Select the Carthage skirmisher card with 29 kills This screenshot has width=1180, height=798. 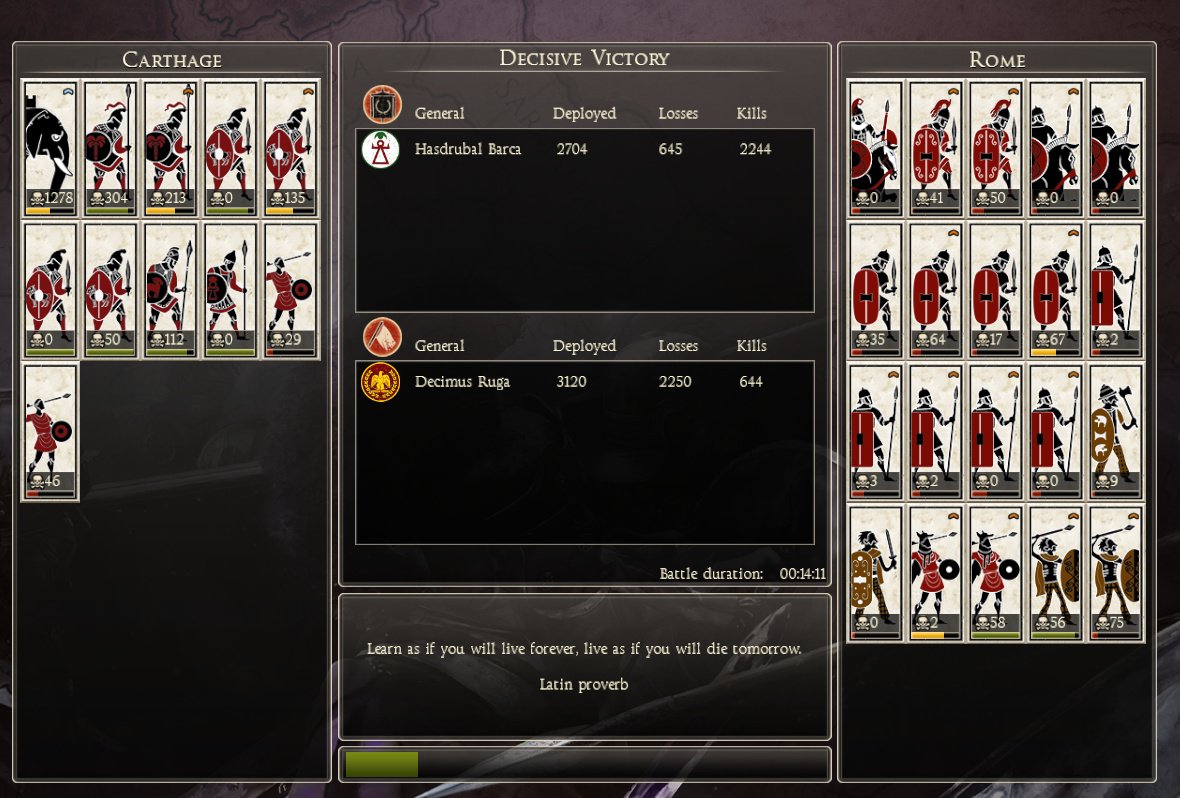pos(291,290)
